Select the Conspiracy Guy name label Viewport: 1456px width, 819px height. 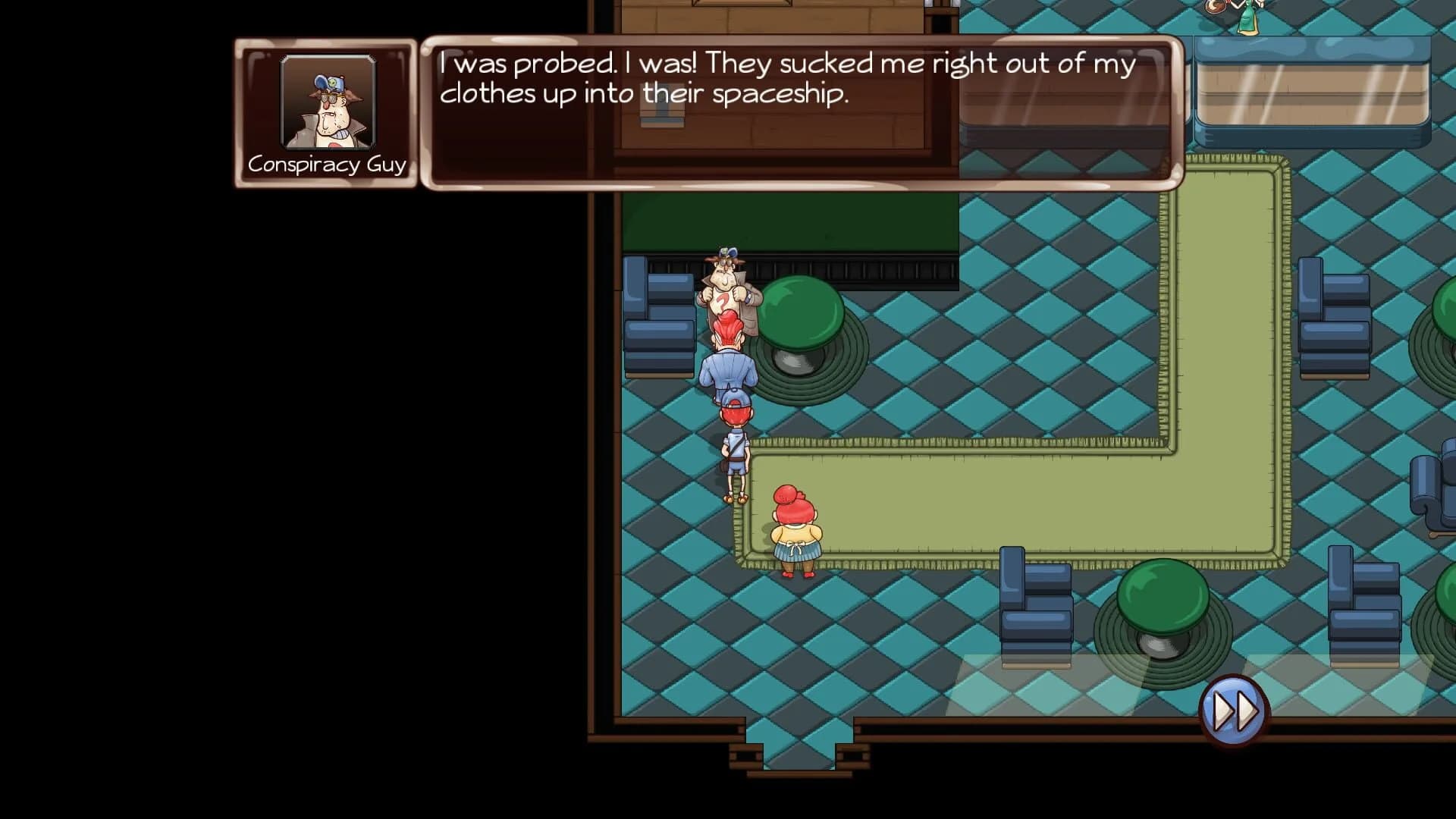tap(328, 162)
